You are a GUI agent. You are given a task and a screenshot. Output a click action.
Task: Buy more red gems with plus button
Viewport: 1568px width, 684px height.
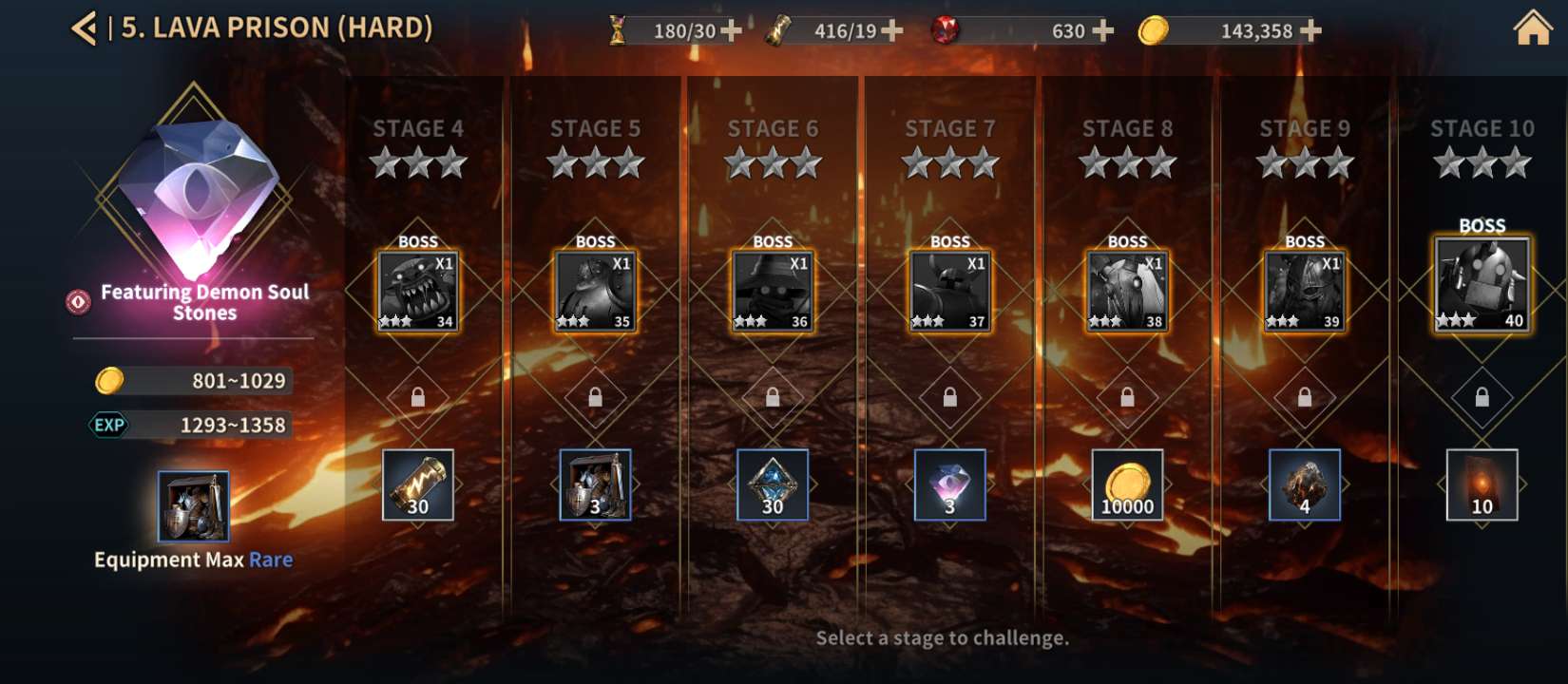point(1102,31)
